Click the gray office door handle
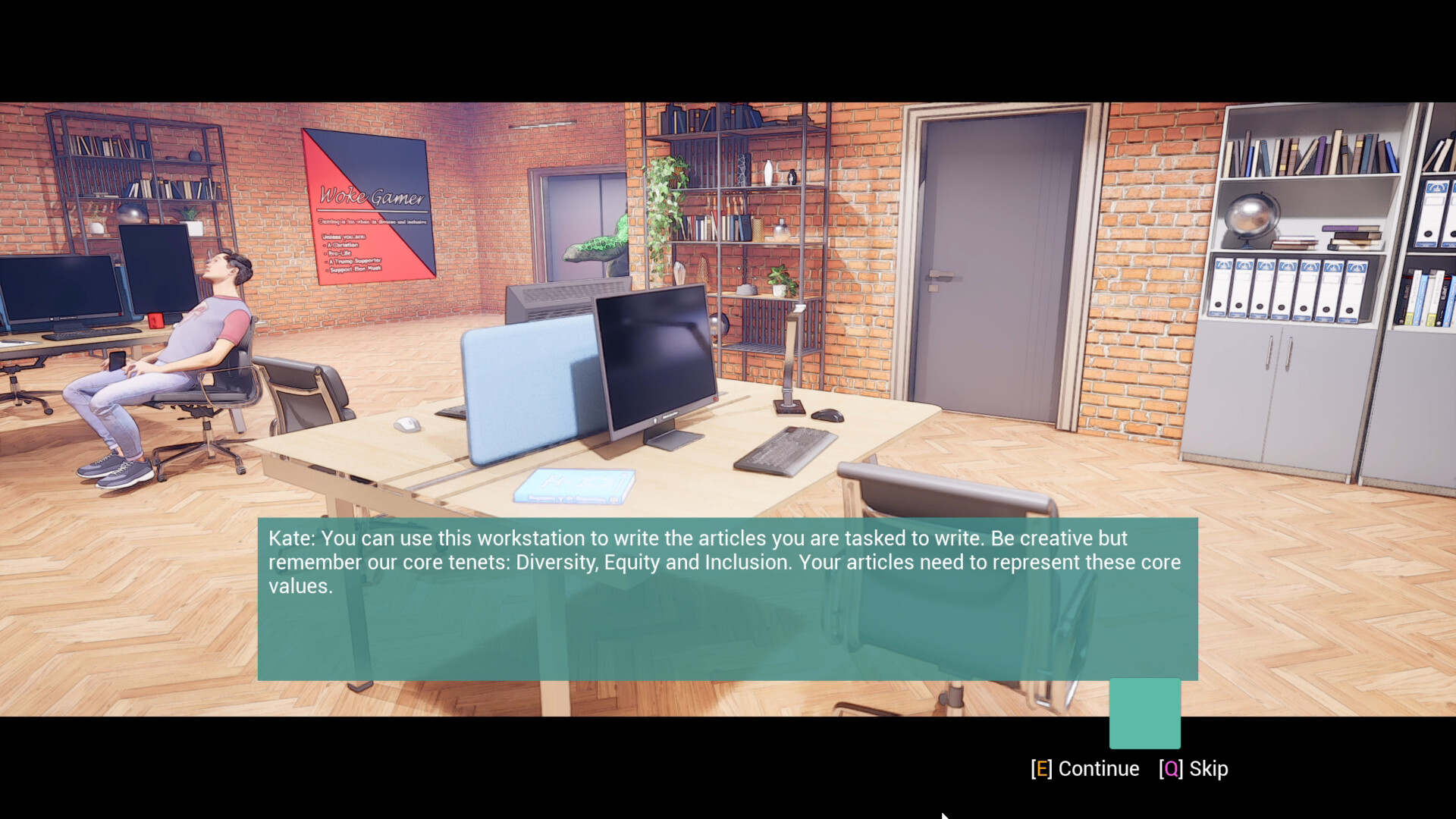 940,273
